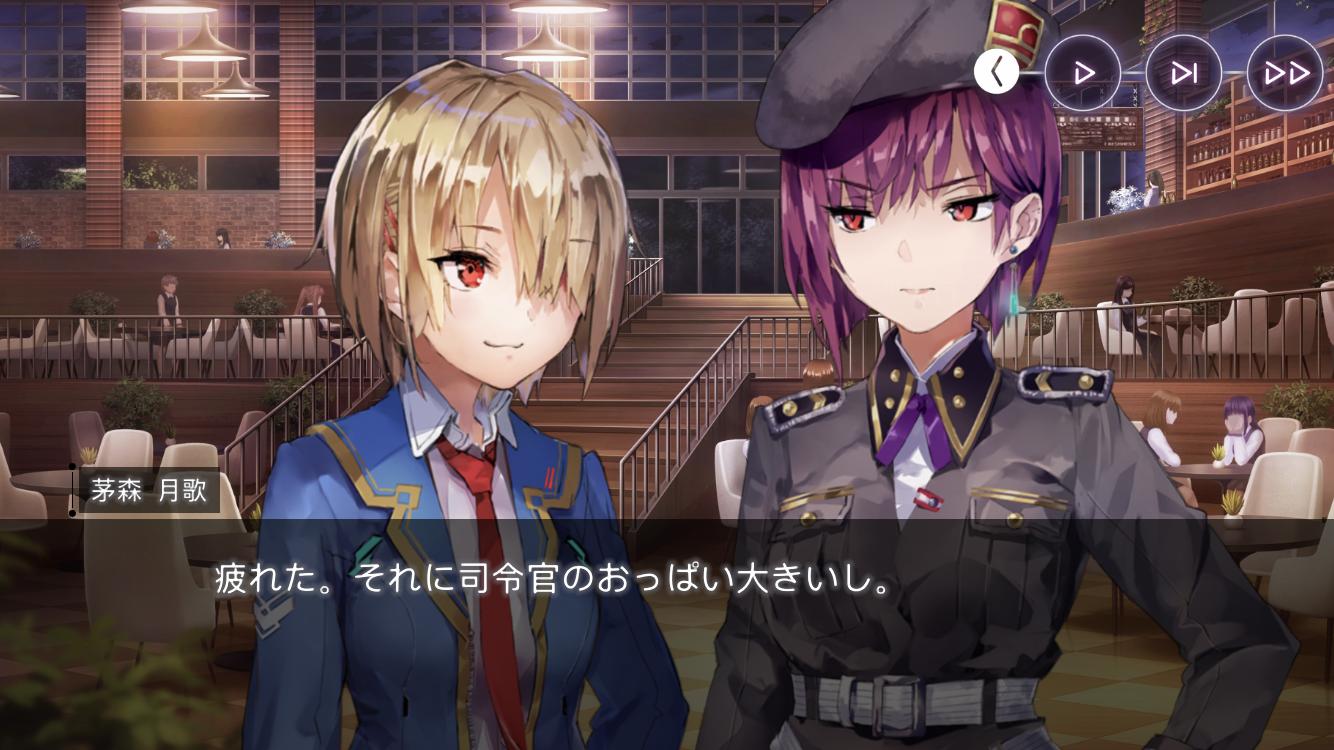Screen dimensions: 1334x750
Task: Advance the dialogue by clicking the text box
Action: (667, 600)
